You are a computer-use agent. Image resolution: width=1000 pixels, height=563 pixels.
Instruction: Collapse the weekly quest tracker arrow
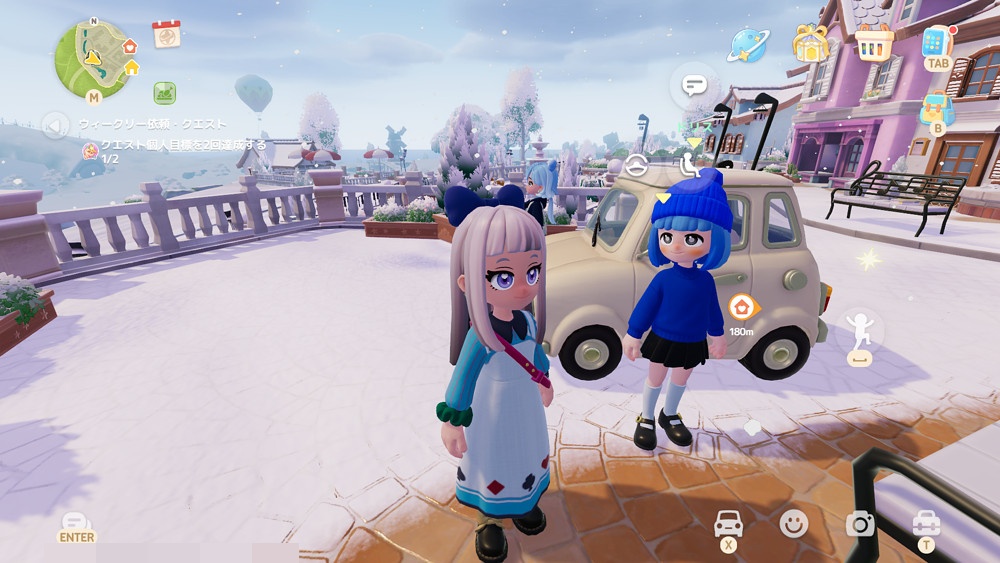point(55,125)
